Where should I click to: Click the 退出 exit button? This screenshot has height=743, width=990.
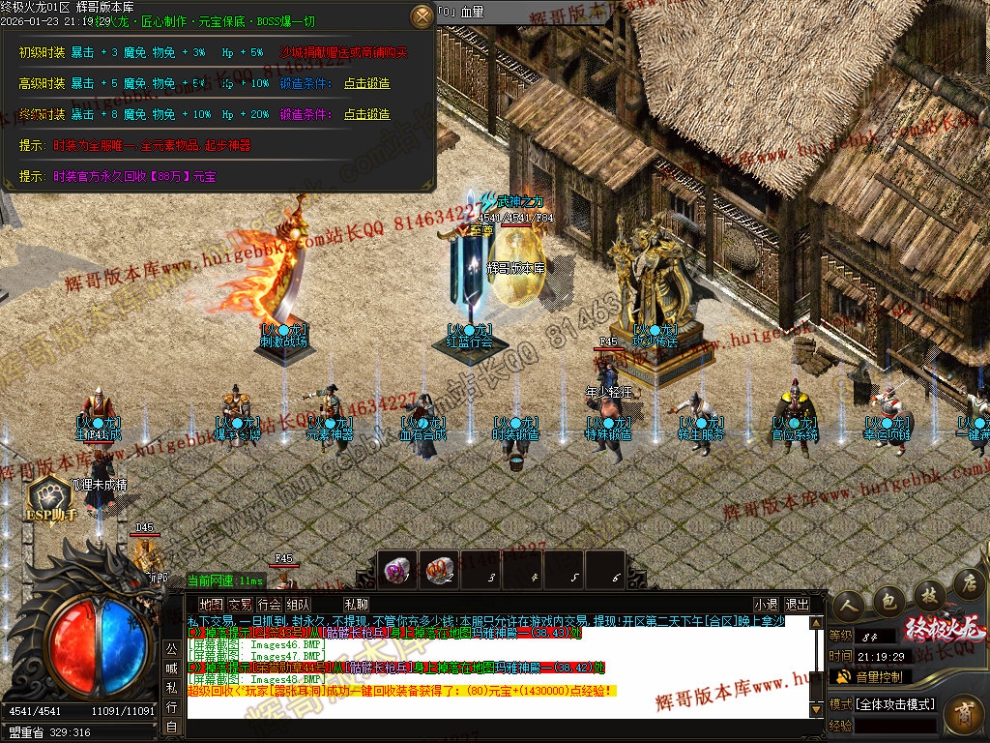coord(797,604)
